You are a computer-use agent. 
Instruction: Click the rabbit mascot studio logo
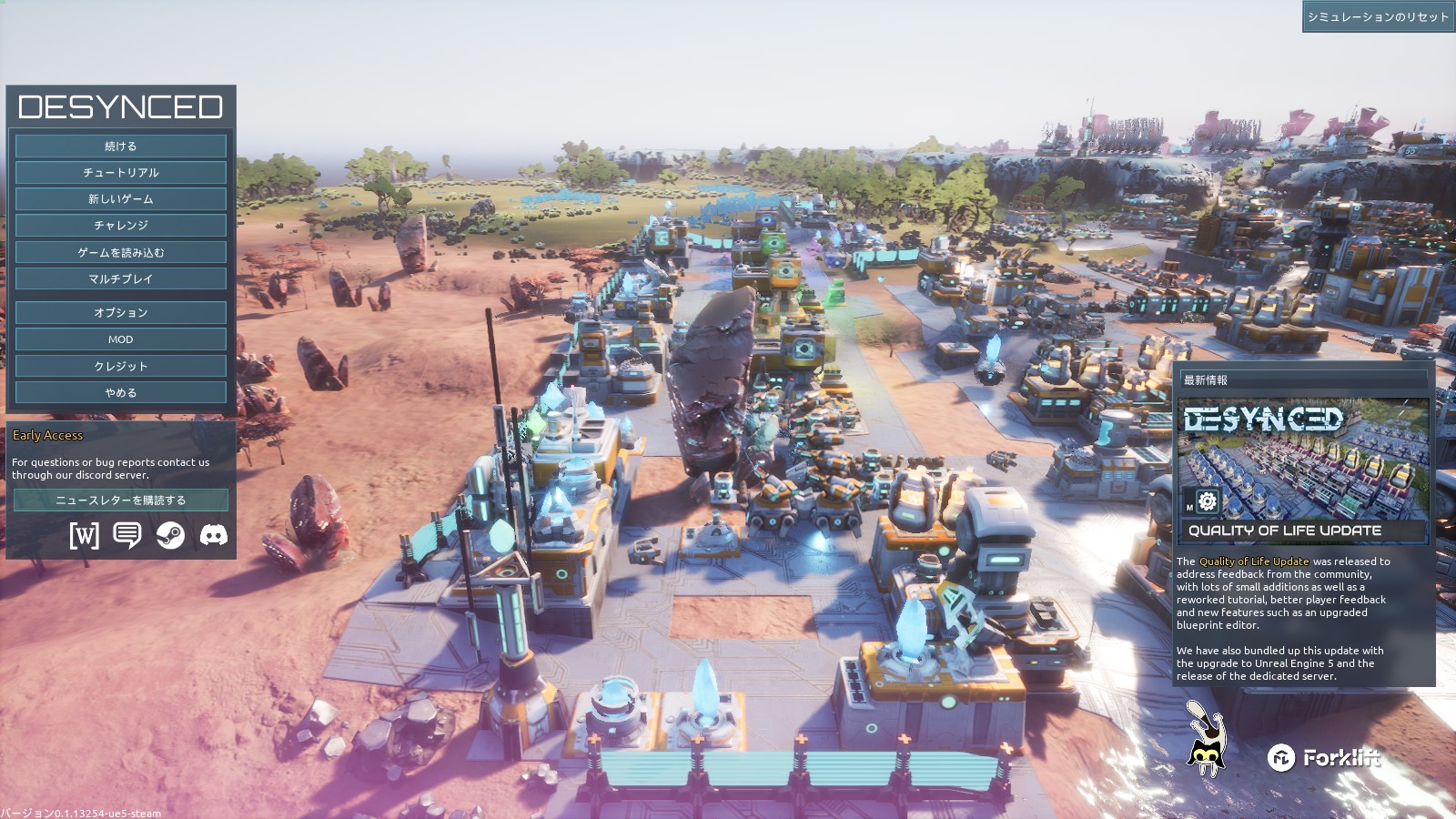1205,737
